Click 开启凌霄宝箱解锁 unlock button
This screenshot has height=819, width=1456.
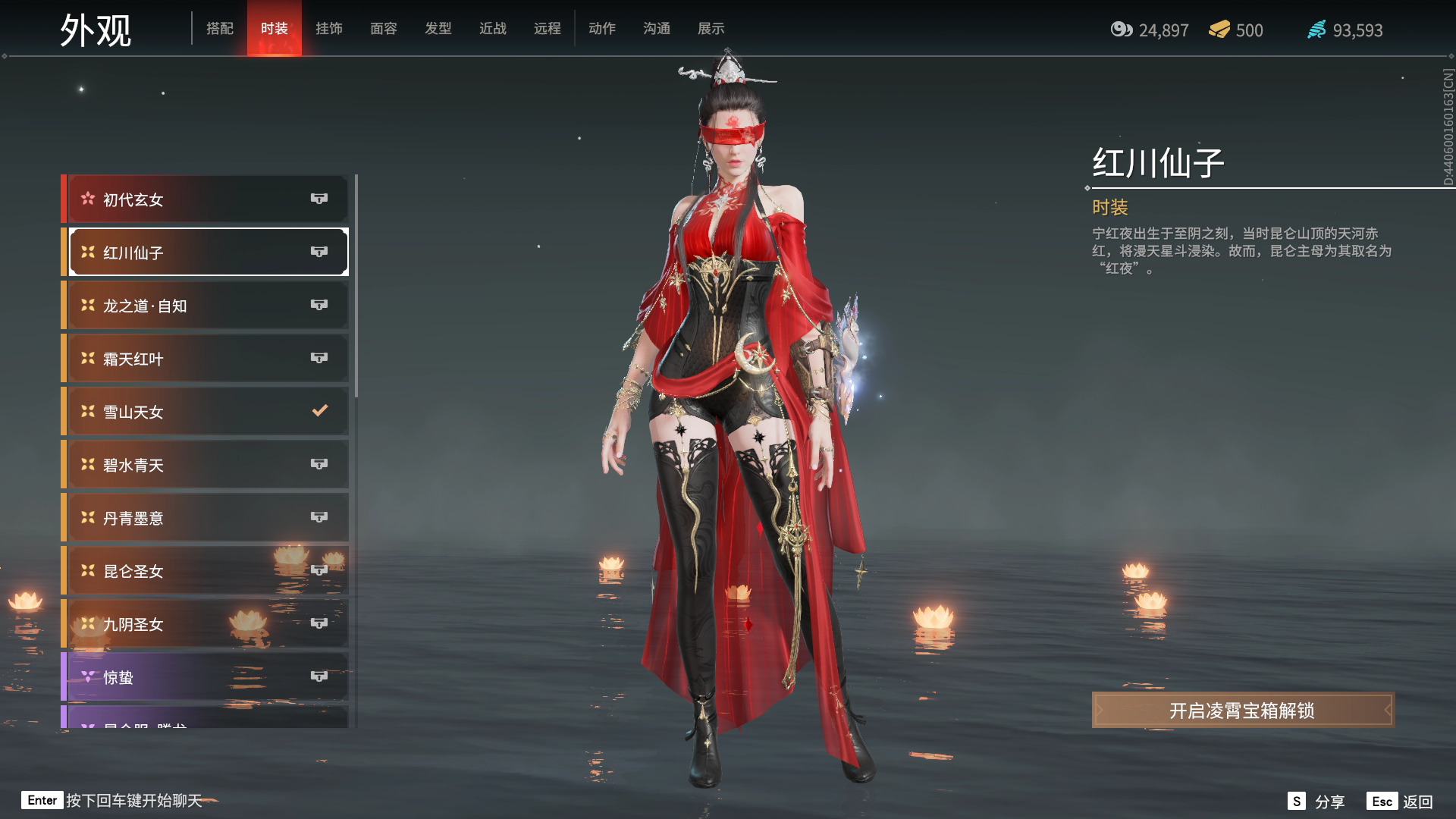click(x=1242, y=711)
